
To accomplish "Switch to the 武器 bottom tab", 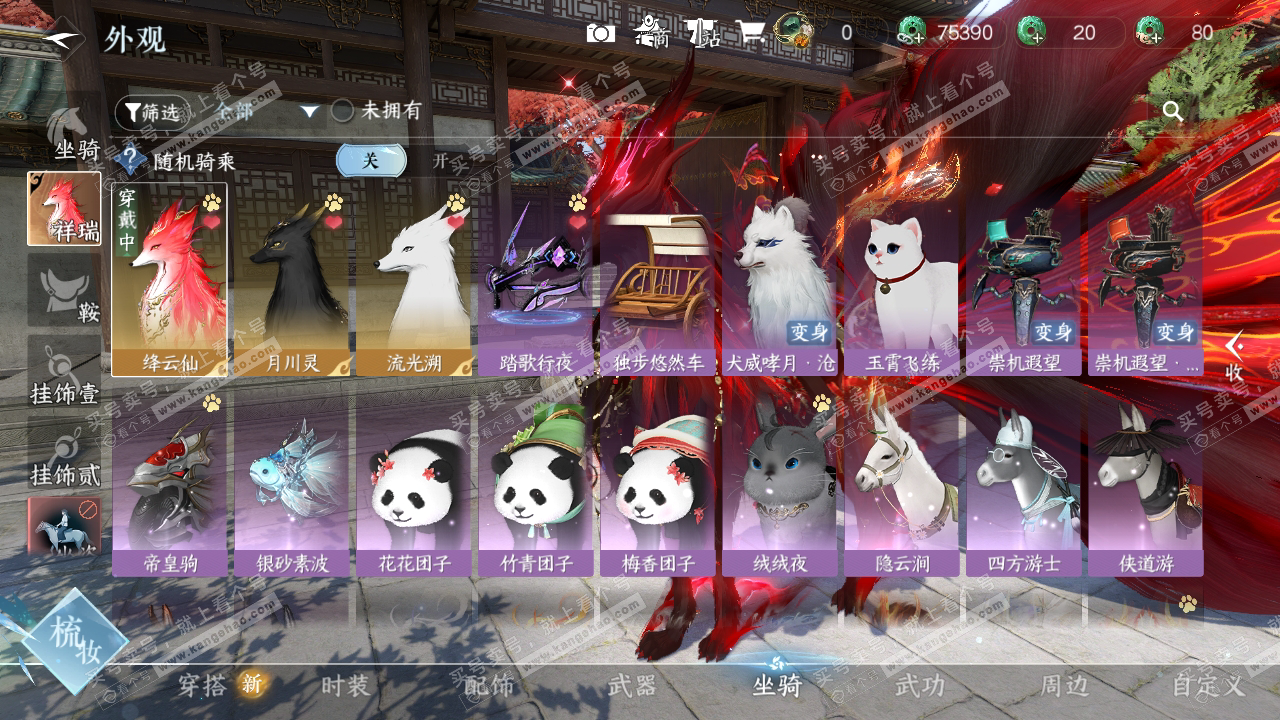I will [632, 686].
